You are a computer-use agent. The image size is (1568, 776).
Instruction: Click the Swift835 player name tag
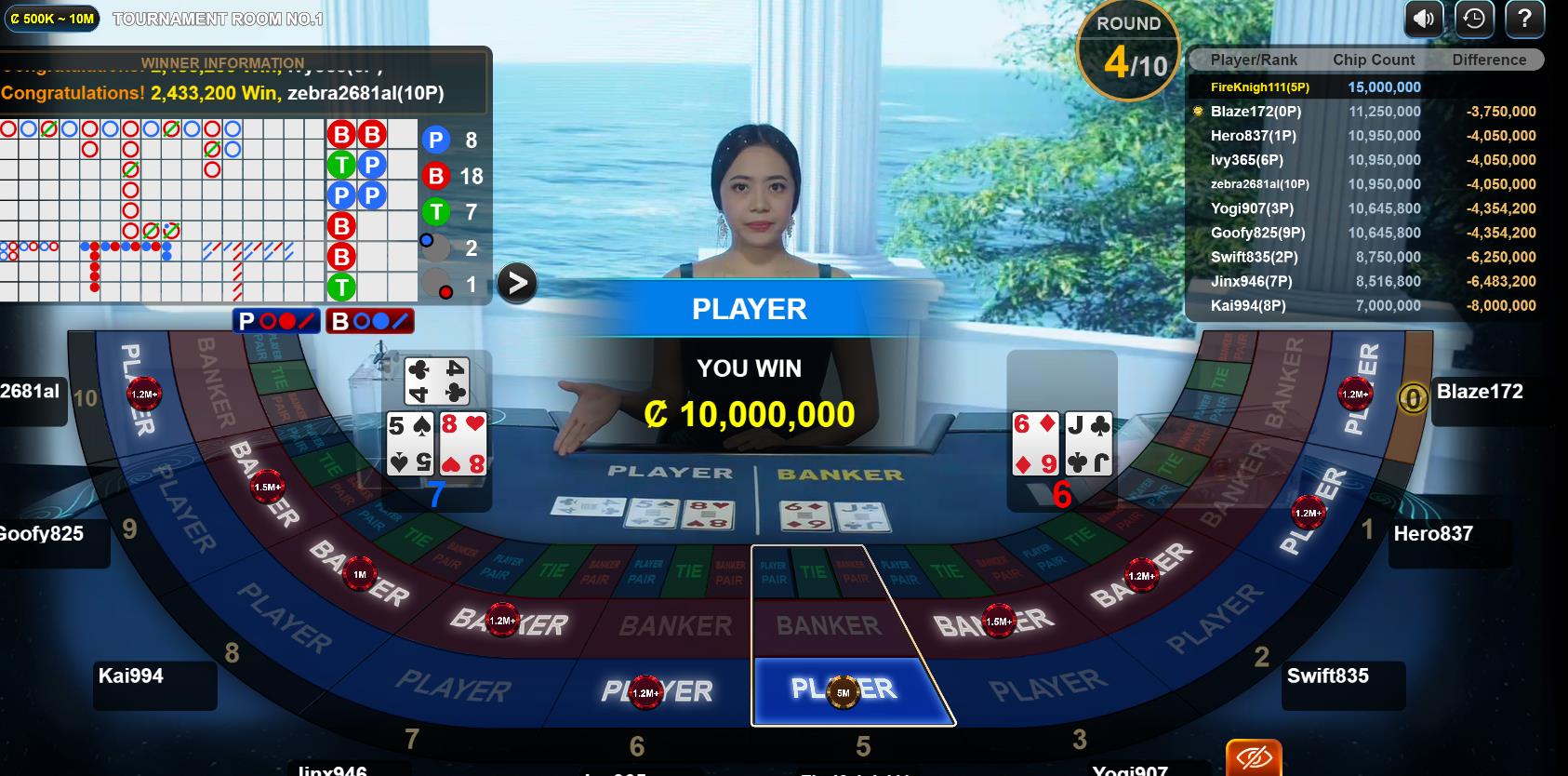tap(1327, 676)
